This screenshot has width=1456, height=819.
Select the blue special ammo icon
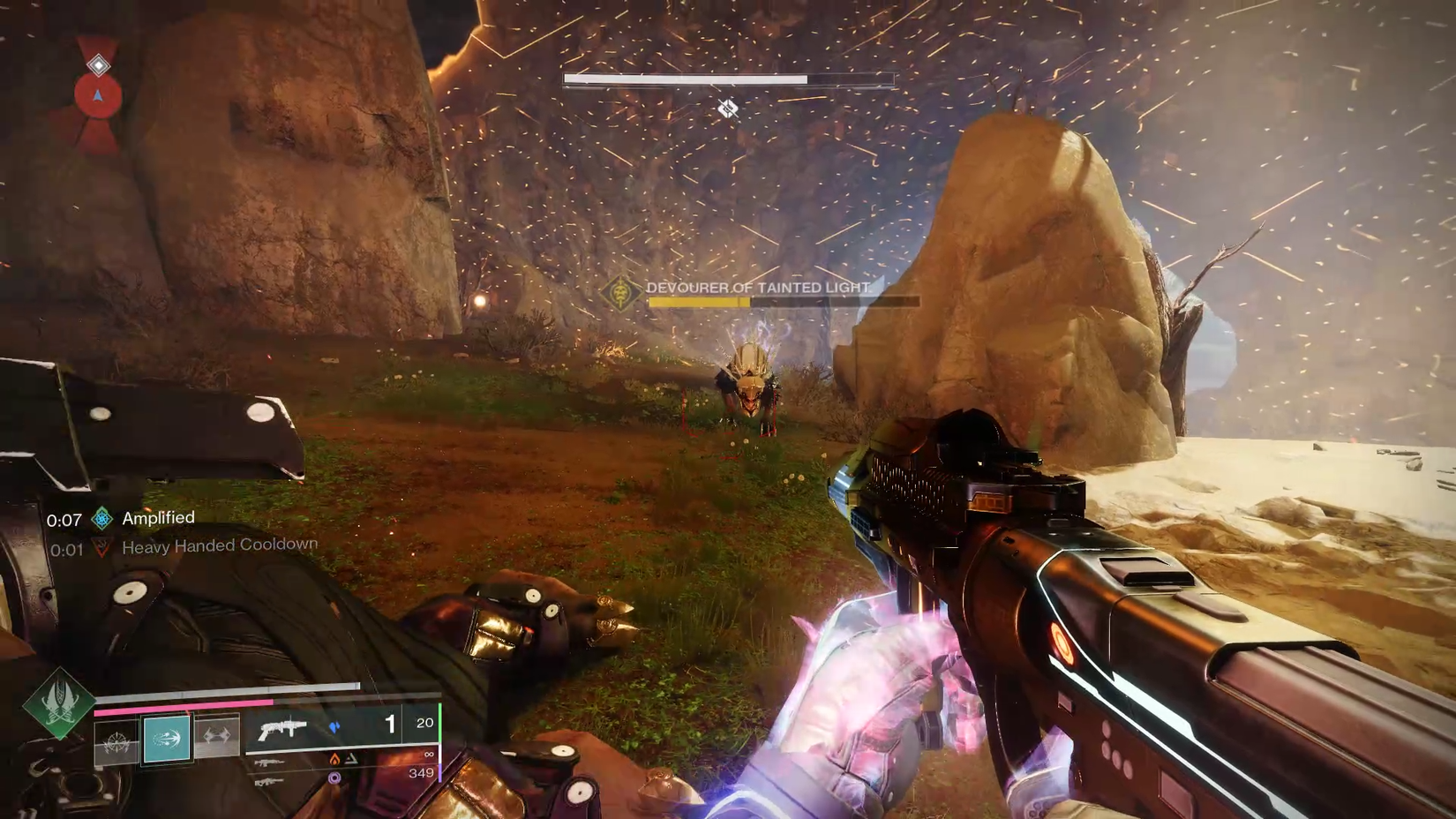336,726
